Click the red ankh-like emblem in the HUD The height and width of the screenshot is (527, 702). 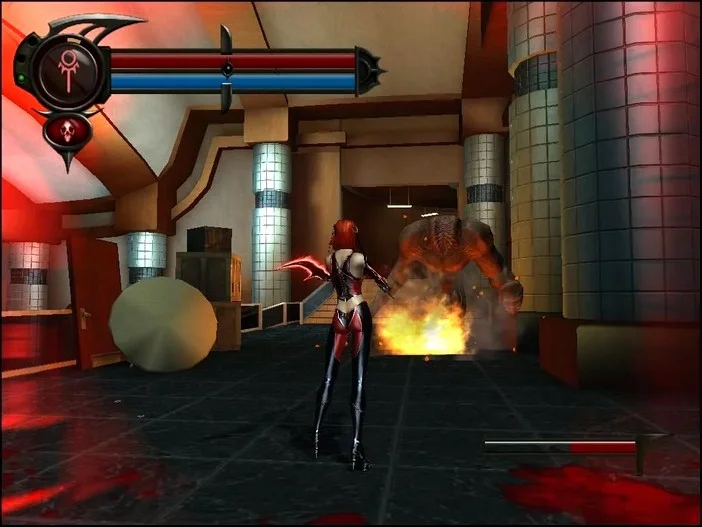tap(67, 70)
